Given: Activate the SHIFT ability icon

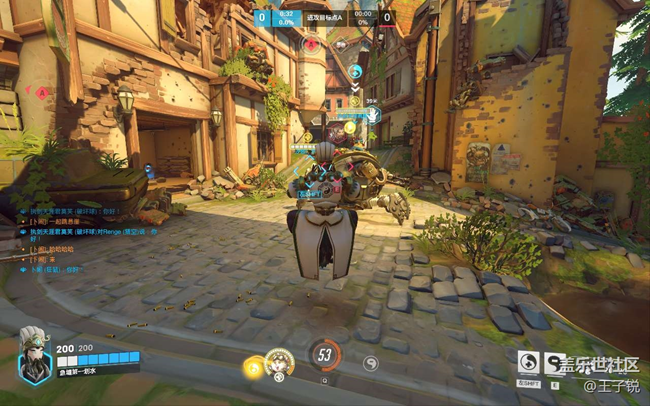Looking at the screenshot, I should pos(527,362).
